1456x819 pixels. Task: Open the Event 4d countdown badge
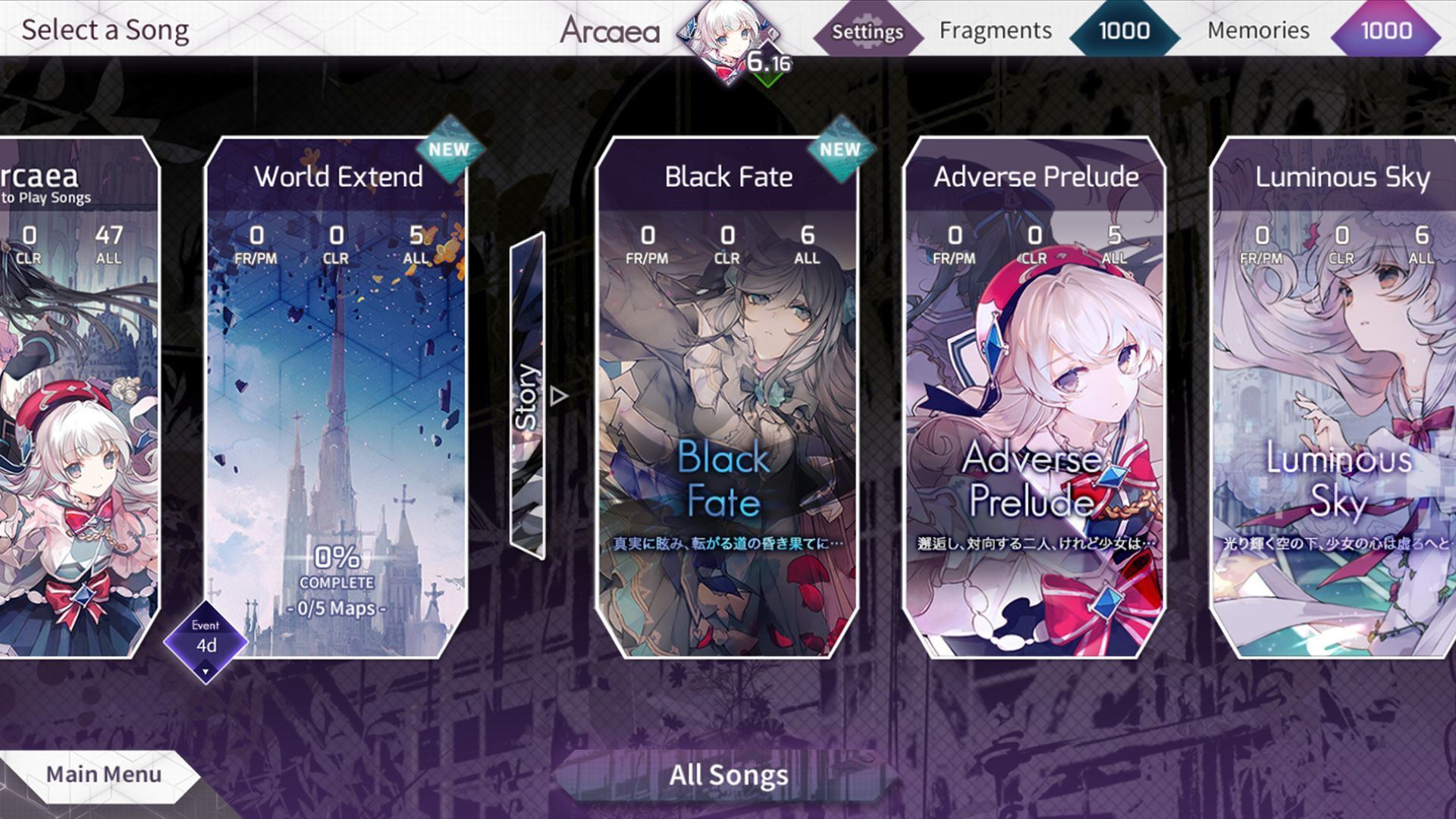[x=206, y=639]
